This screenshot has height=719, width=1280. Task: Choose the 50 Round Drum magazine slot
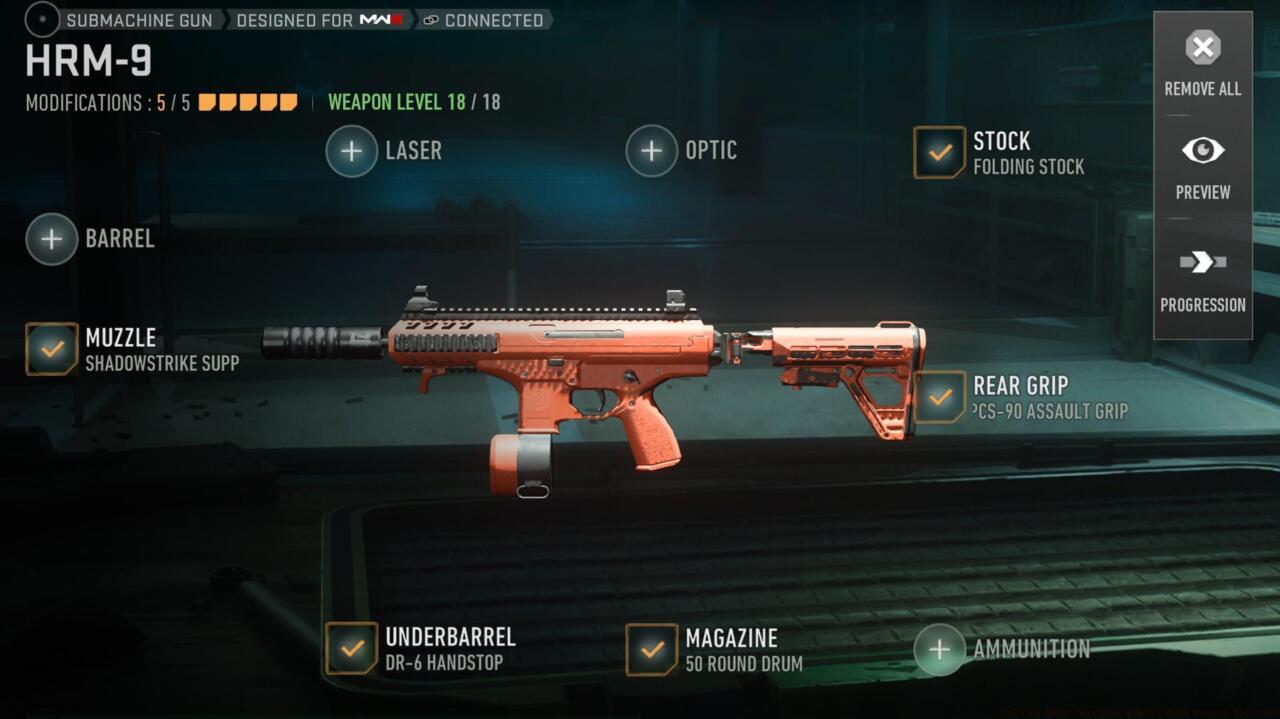click(x=652, y=649)
